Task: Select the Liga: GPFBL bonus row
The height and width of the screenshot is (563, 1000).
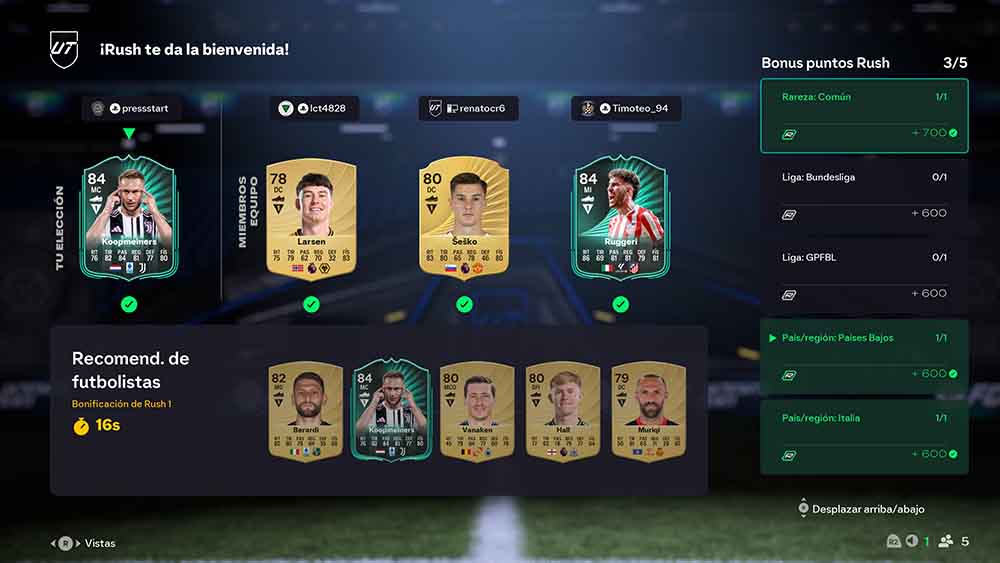Action: coord(864,276)
